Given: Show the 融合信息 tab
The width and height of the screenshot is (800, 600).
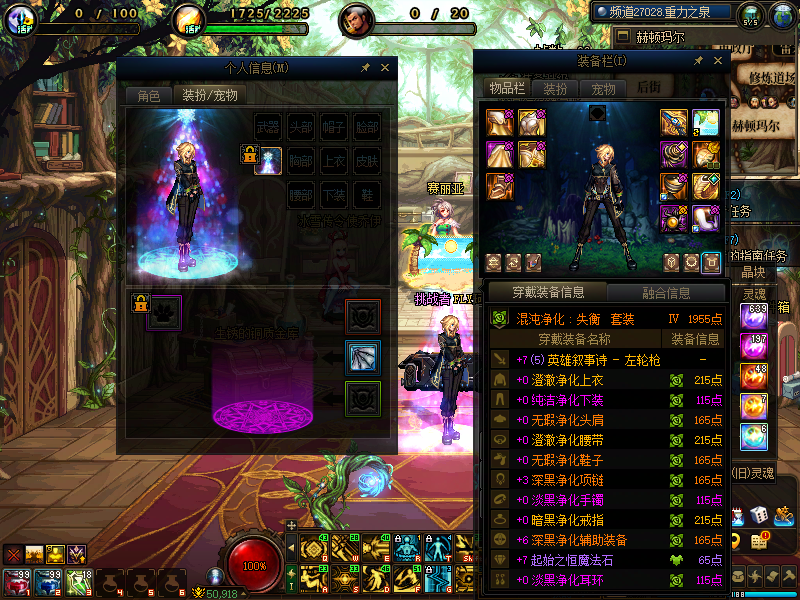Looking at the screenshot, I should pos(664,293).
